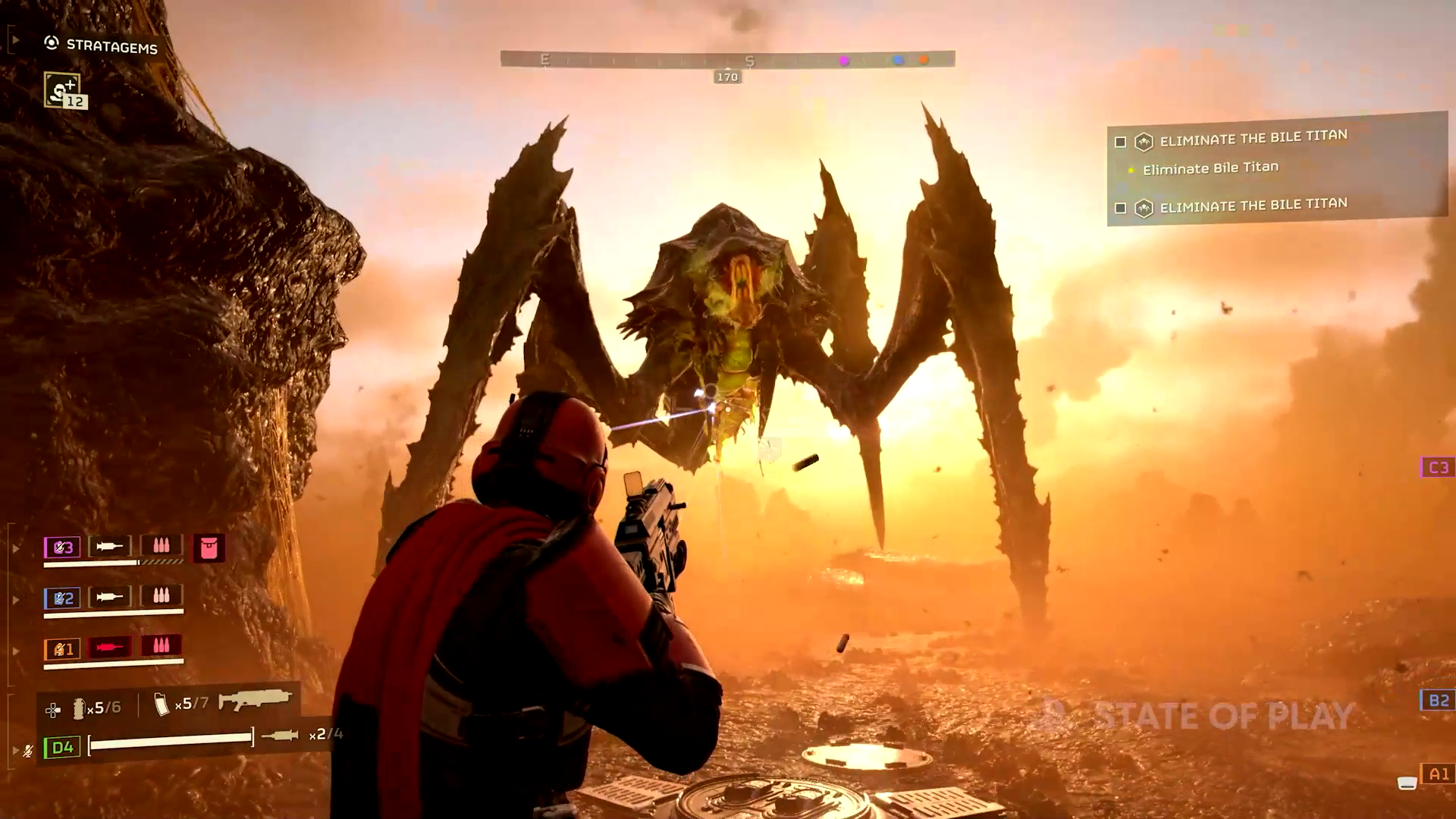The width and height of the screenshot is (1456, 819).
Task: Select the purple squad member 3 badge
Action: 62,547
